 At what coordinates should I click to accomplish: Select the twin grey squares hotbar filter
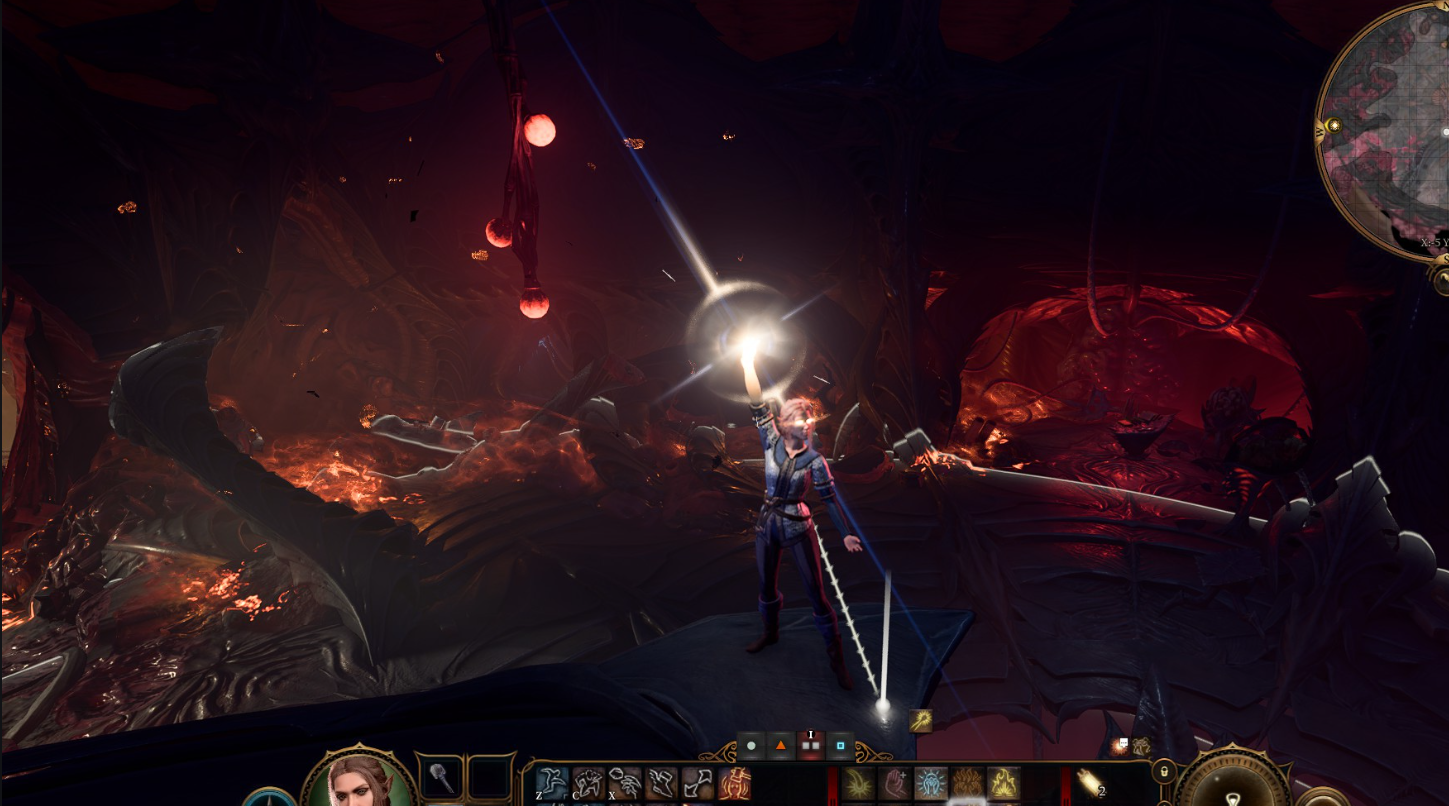point(811,745)
